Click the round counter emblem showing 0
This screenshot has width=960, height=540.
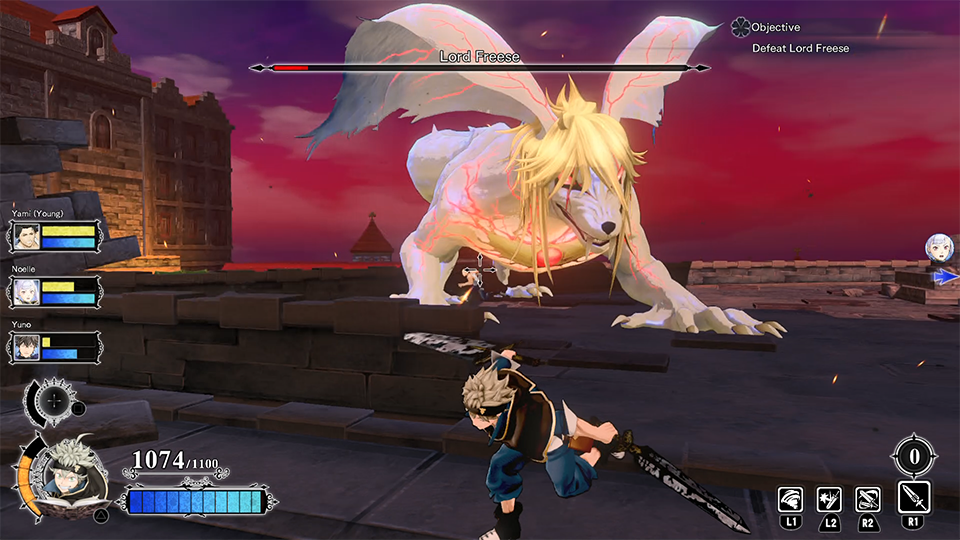click(914, 458)
